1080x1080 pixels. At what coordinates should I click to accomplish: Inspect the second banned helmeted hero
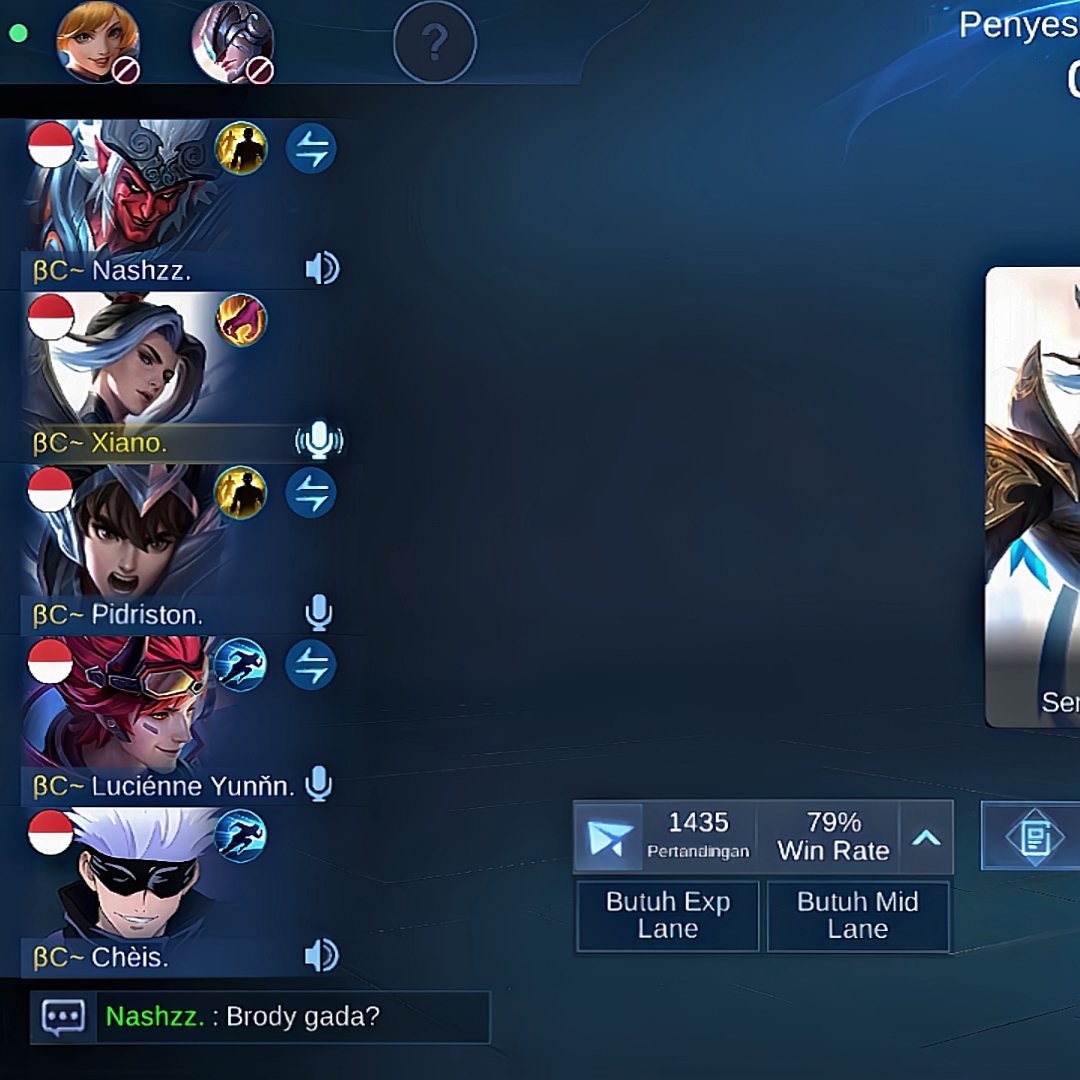[232, 43]
